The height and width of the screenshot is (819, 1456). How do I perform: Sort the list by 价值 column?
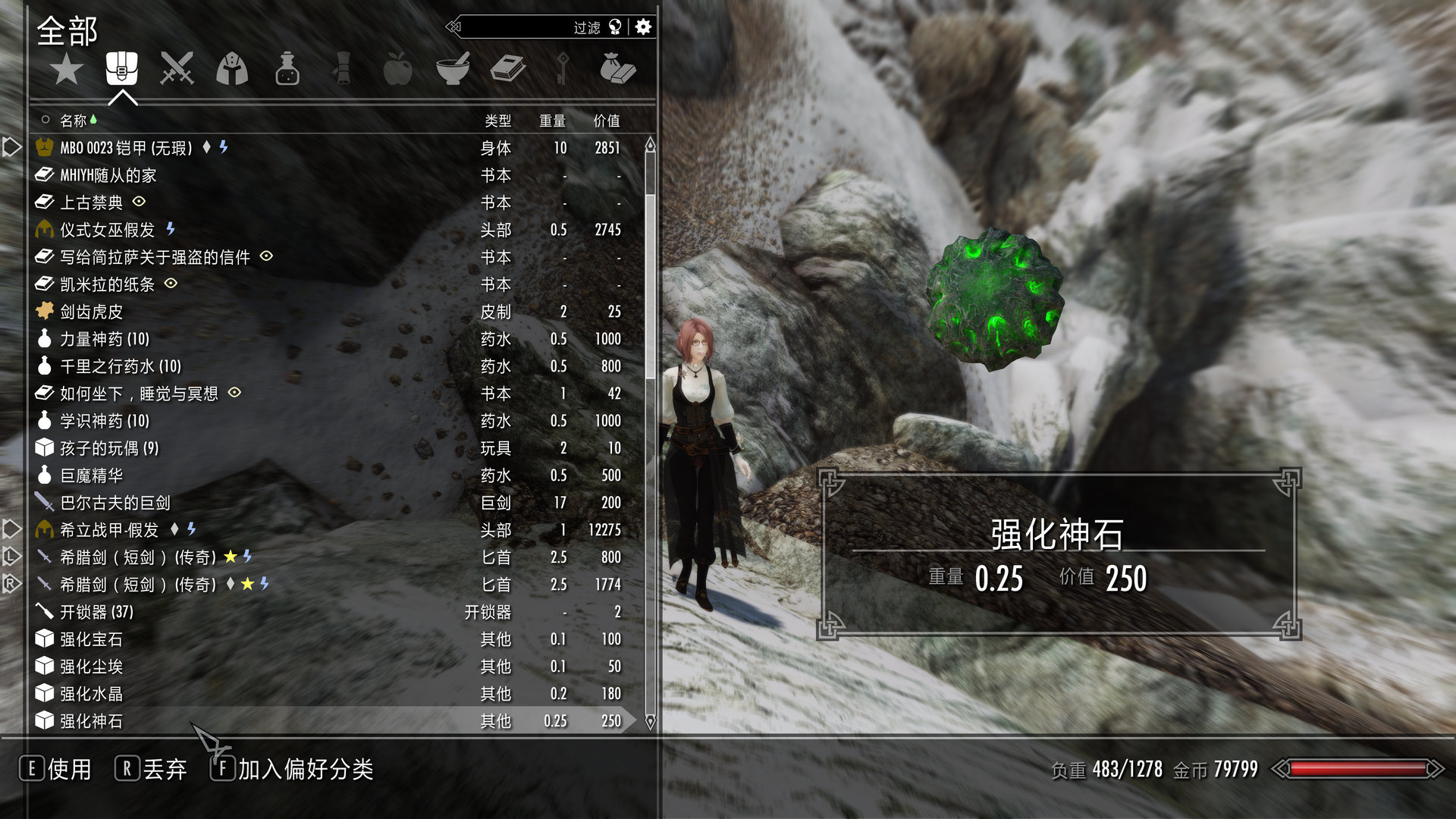point(606,121)
